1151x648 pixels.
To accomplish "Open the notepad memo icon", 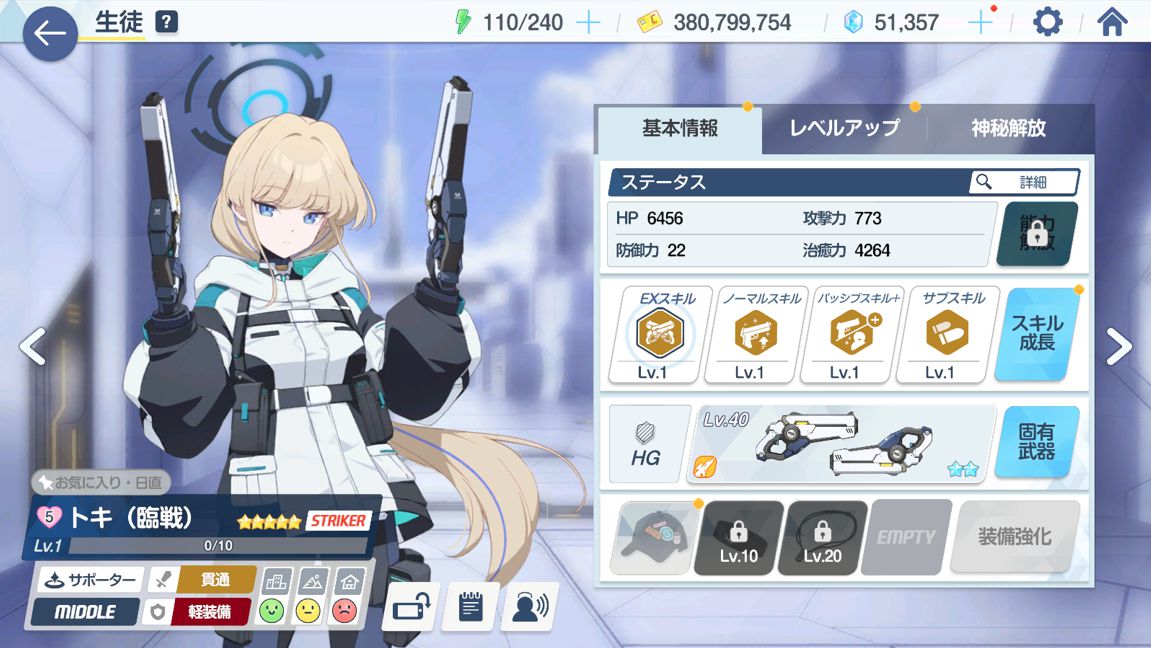I will tap(470, 607).
